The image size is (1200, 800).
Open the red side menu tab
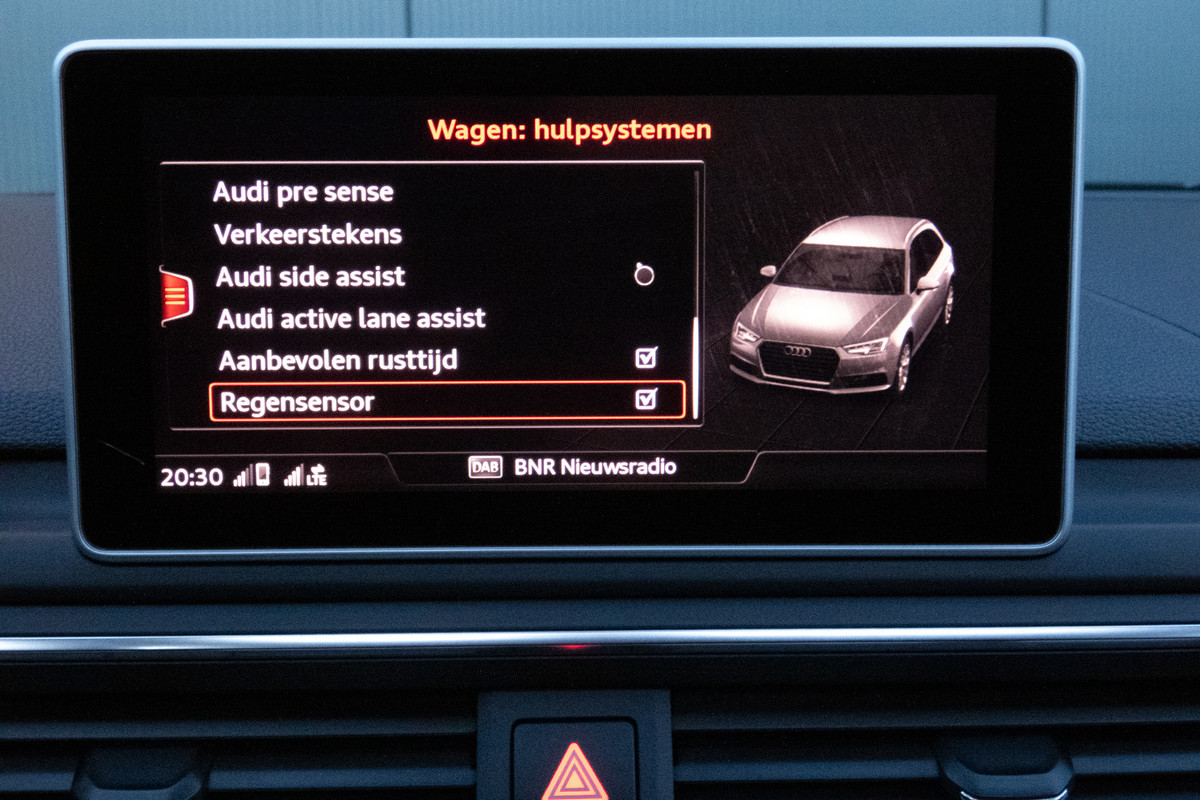click(x=175, y=296)
